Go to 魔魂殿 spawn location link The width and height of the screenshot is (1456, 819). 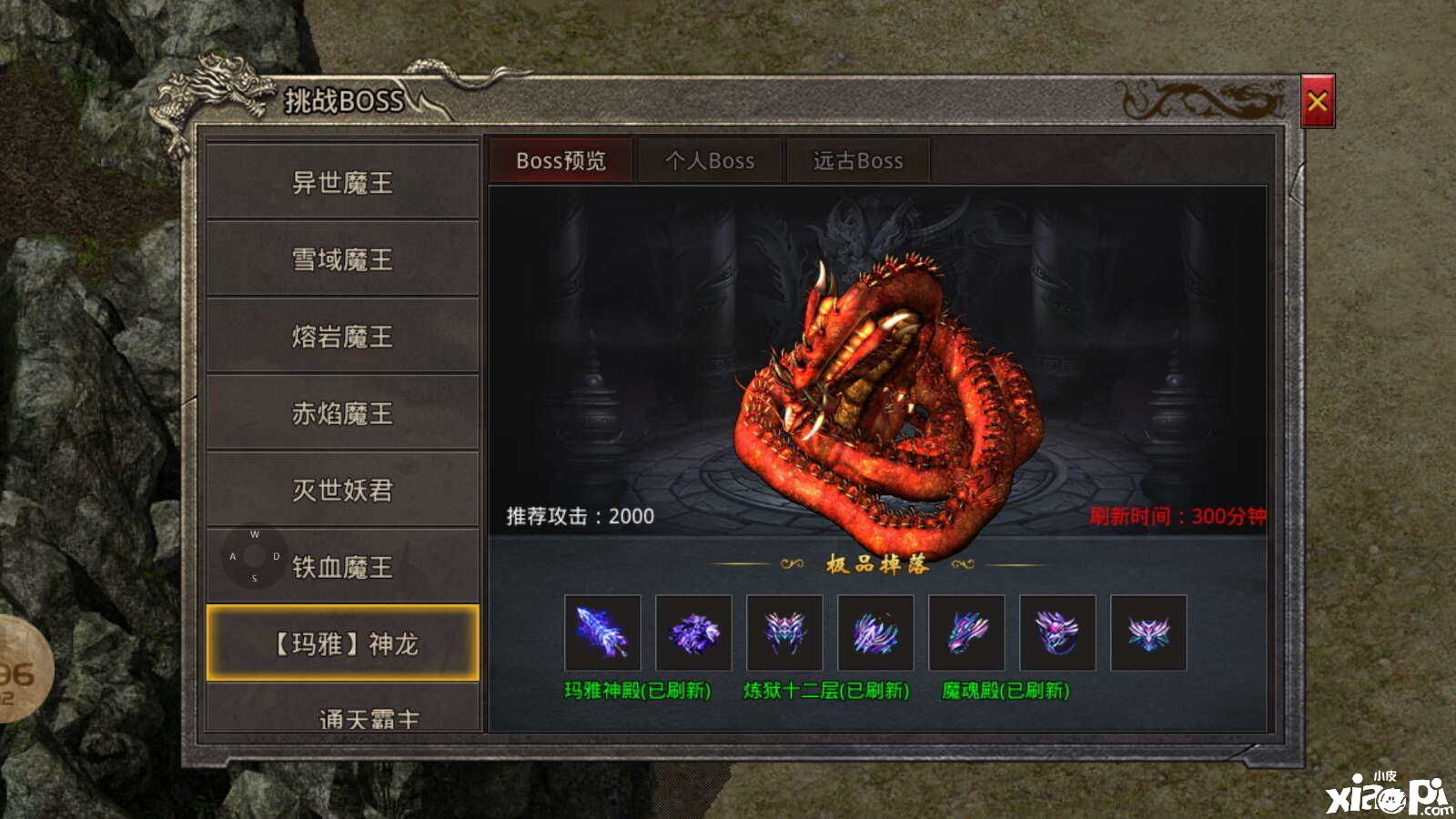1006,691
